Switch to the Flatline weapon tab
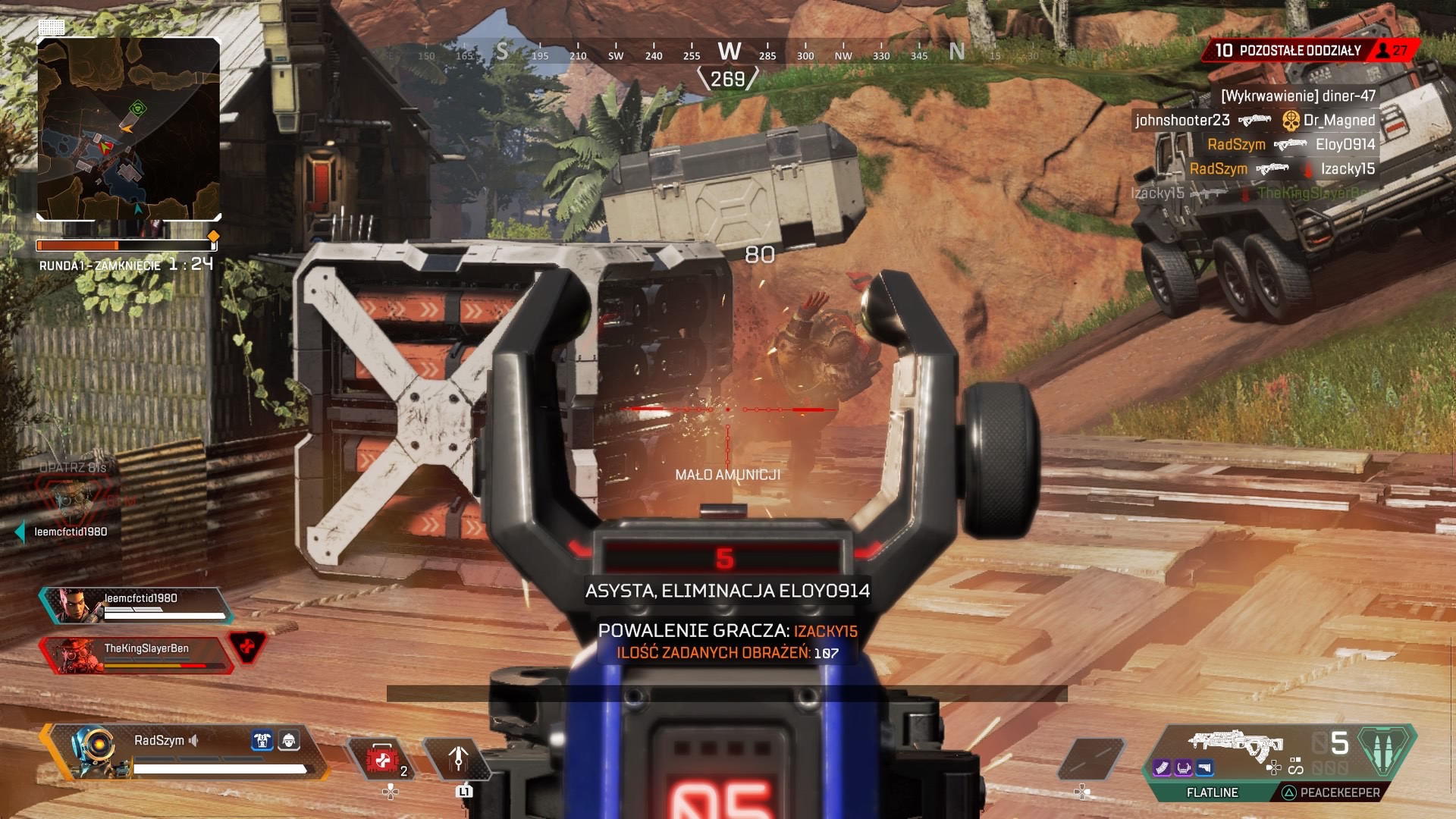This screenshot has width=1456, height=819. [x=1212, y=792]
